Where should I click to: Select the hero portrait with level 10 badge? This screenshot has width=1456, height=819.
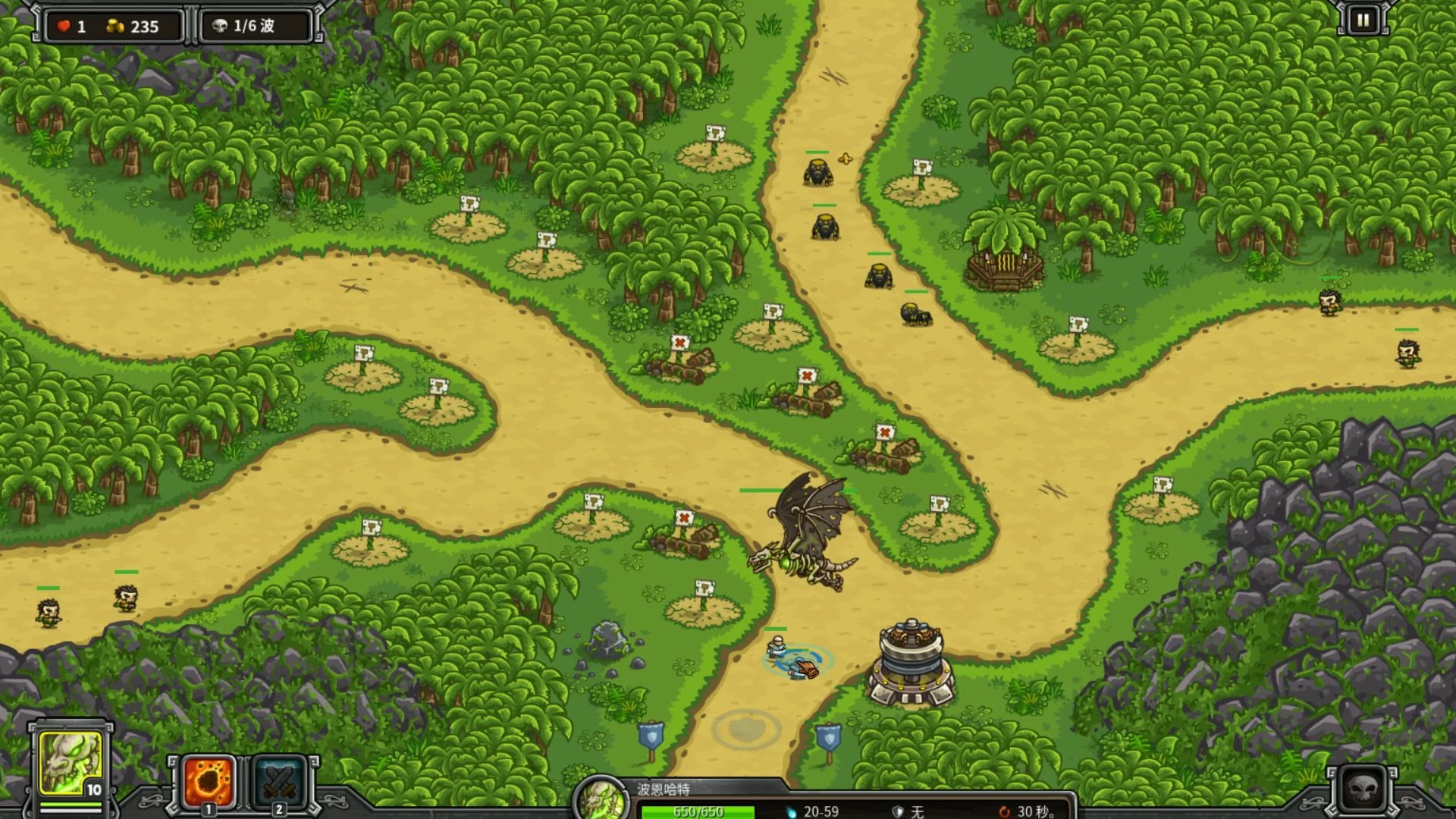coord(71,763)
